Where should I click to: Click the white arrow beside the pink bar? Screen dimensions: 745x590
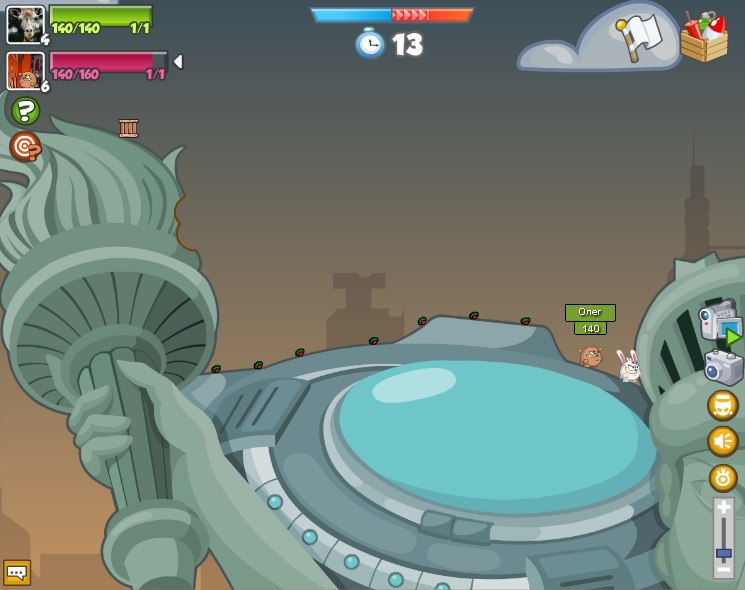(178, 62)
